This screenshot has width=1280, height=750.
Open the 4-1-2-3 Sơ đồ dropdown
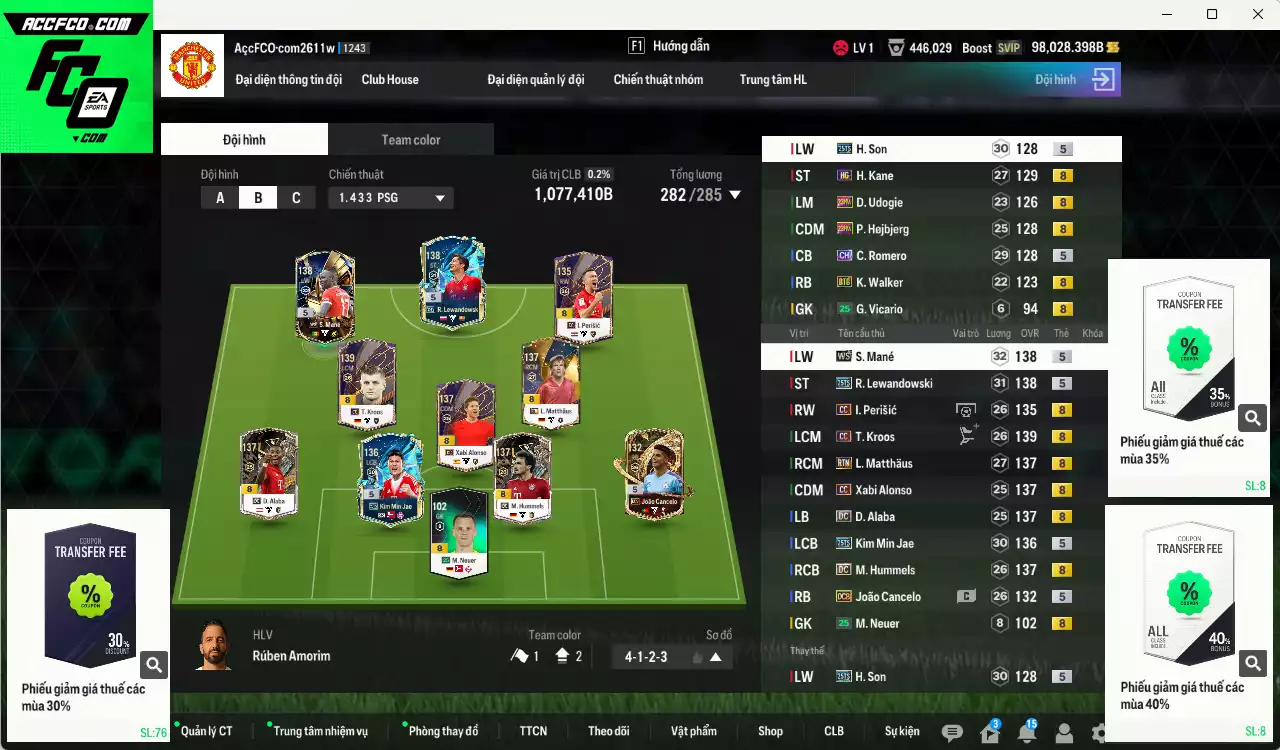click(x=671, y=656)
